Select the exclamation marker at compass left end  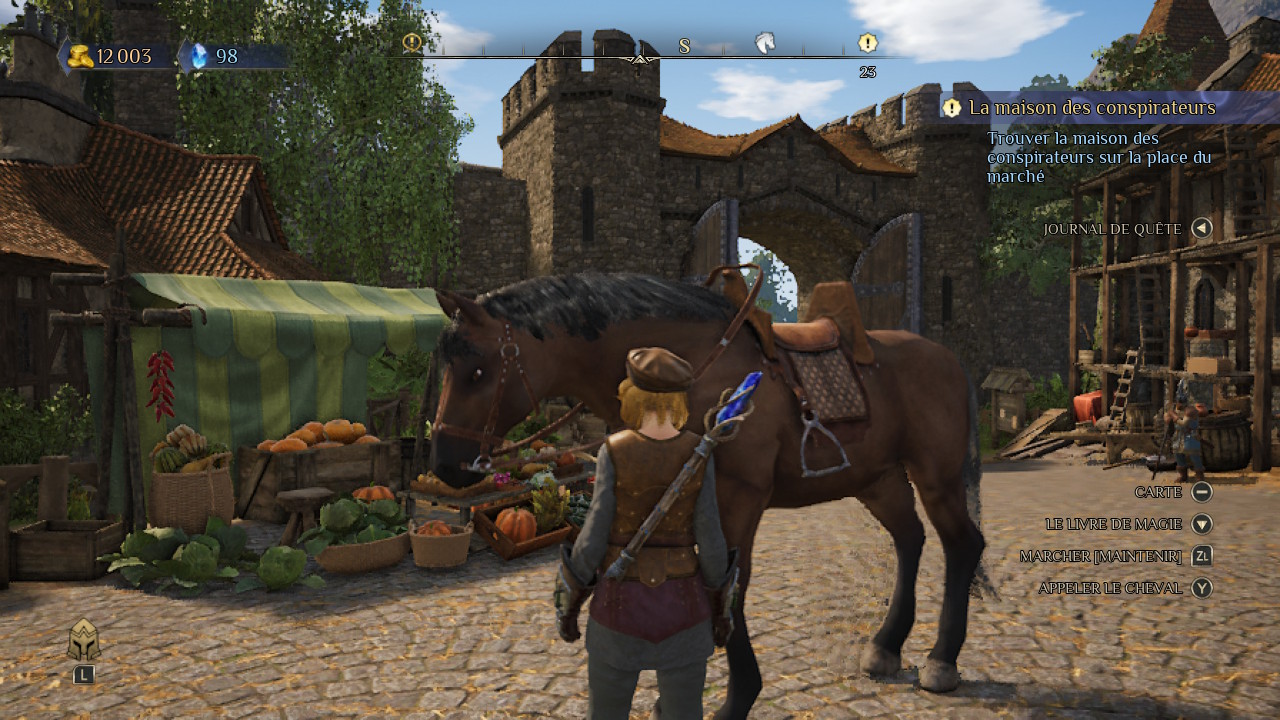pos(411,43)
